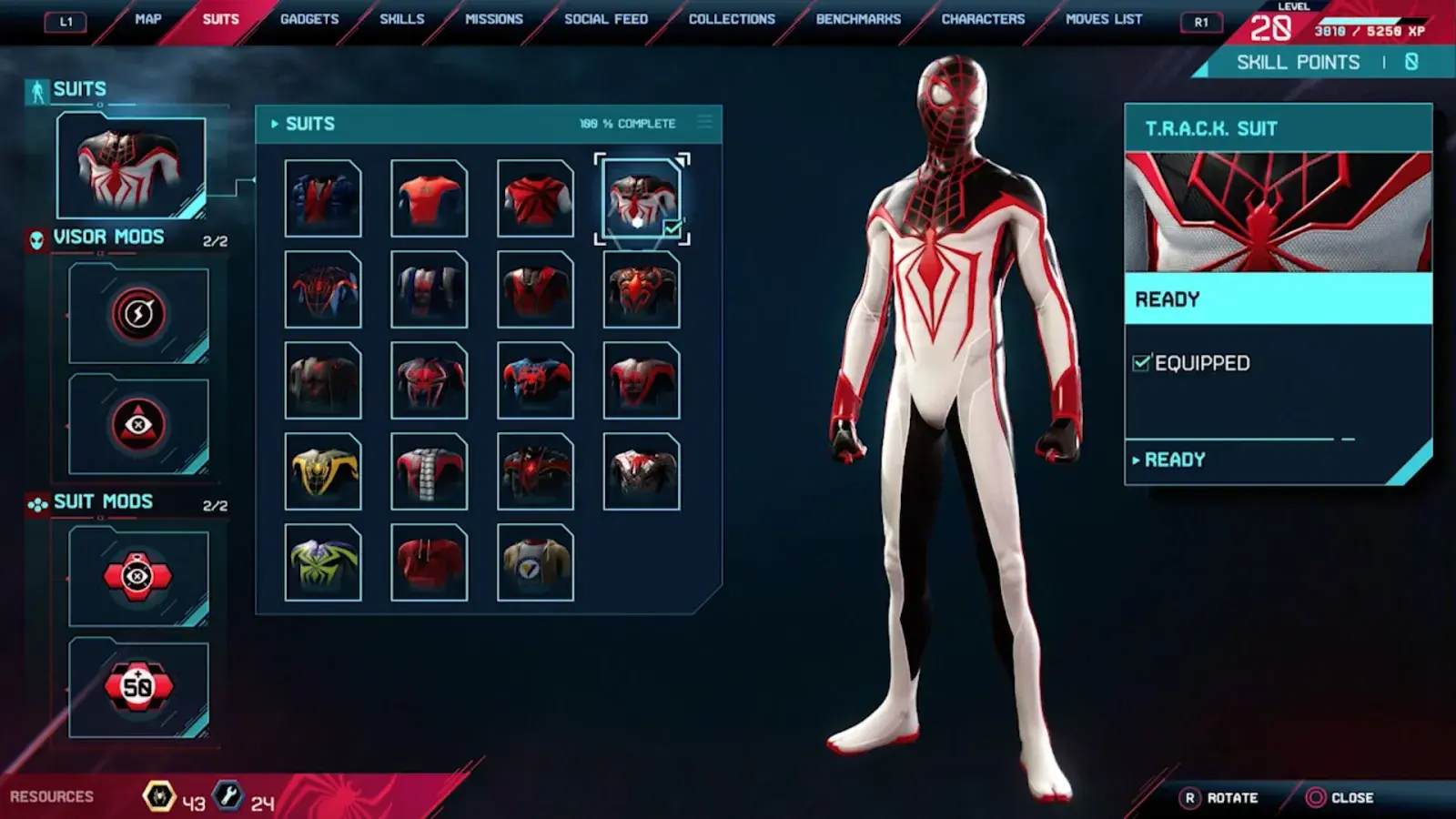Open the Missions tab
This screenshot has height=819, width=1456.
click(494, 19)
